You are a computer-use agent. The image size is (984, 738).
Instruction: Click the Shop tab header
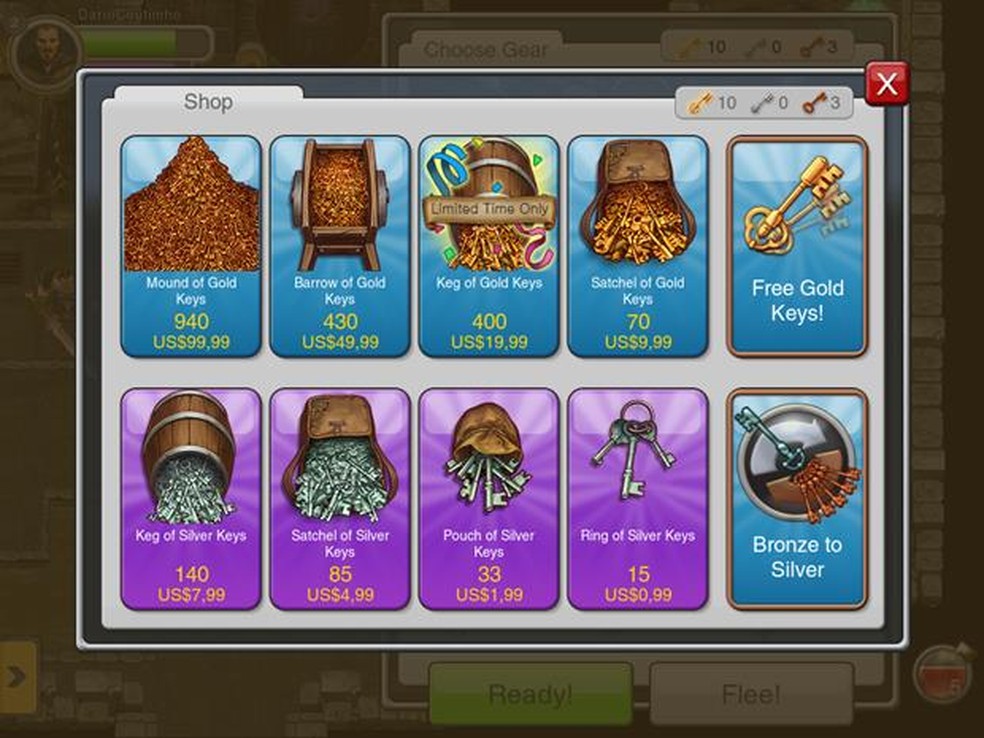(208, 102)
